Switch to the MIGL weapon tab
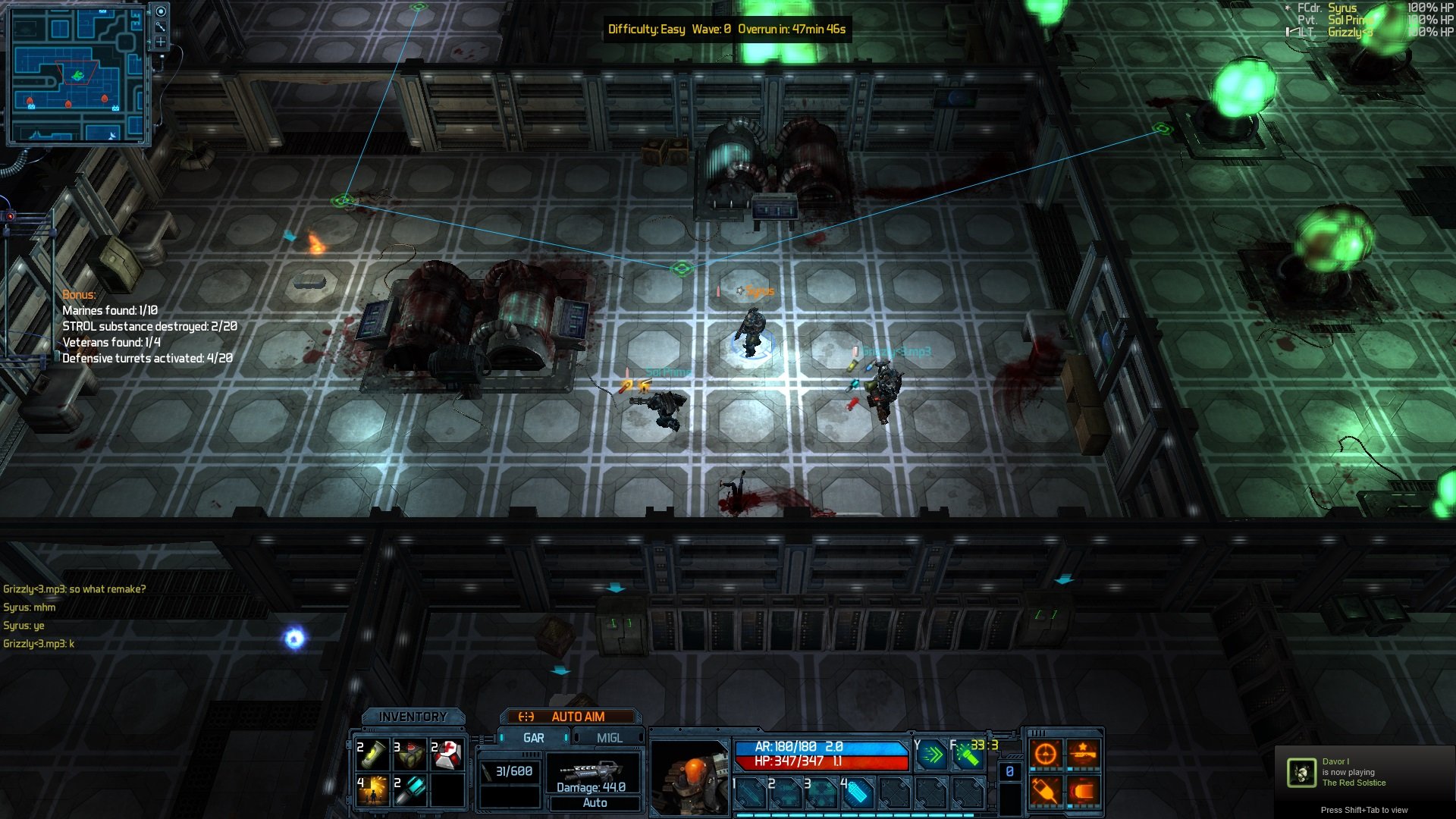 coord(609,738)
